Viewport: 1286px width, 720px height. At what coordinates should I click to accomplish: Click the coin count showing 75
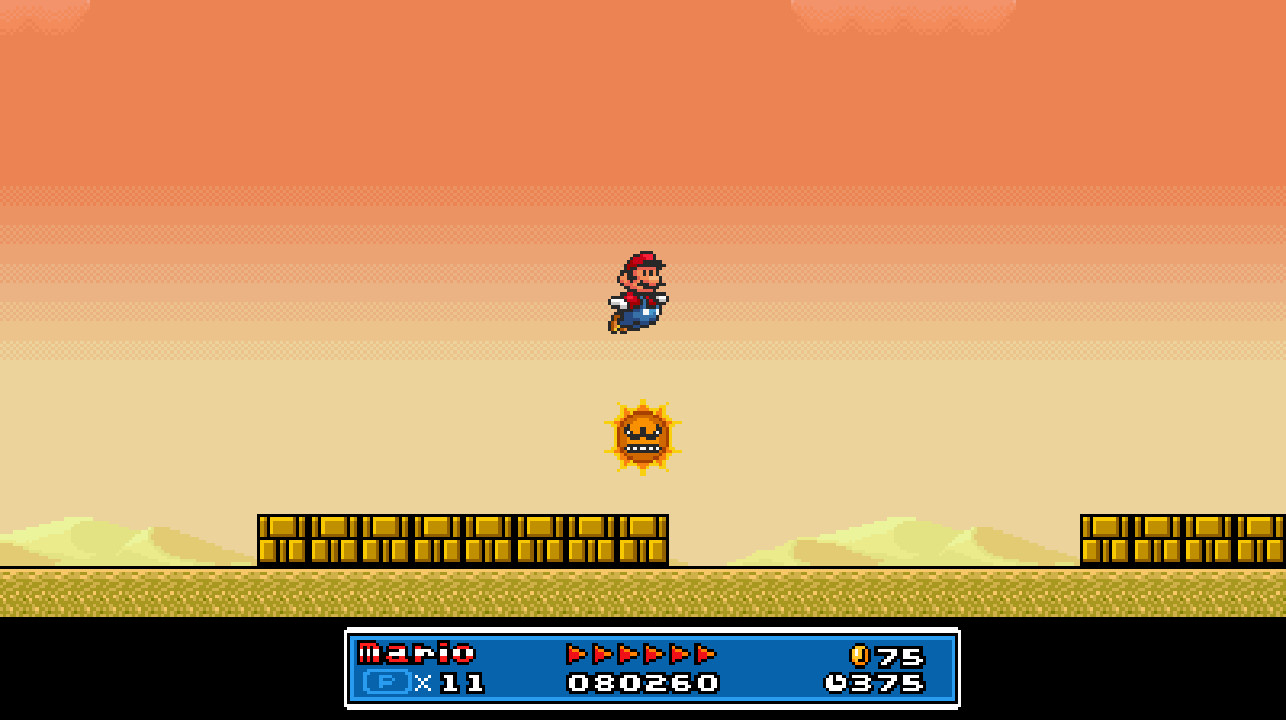coord(896,657)
